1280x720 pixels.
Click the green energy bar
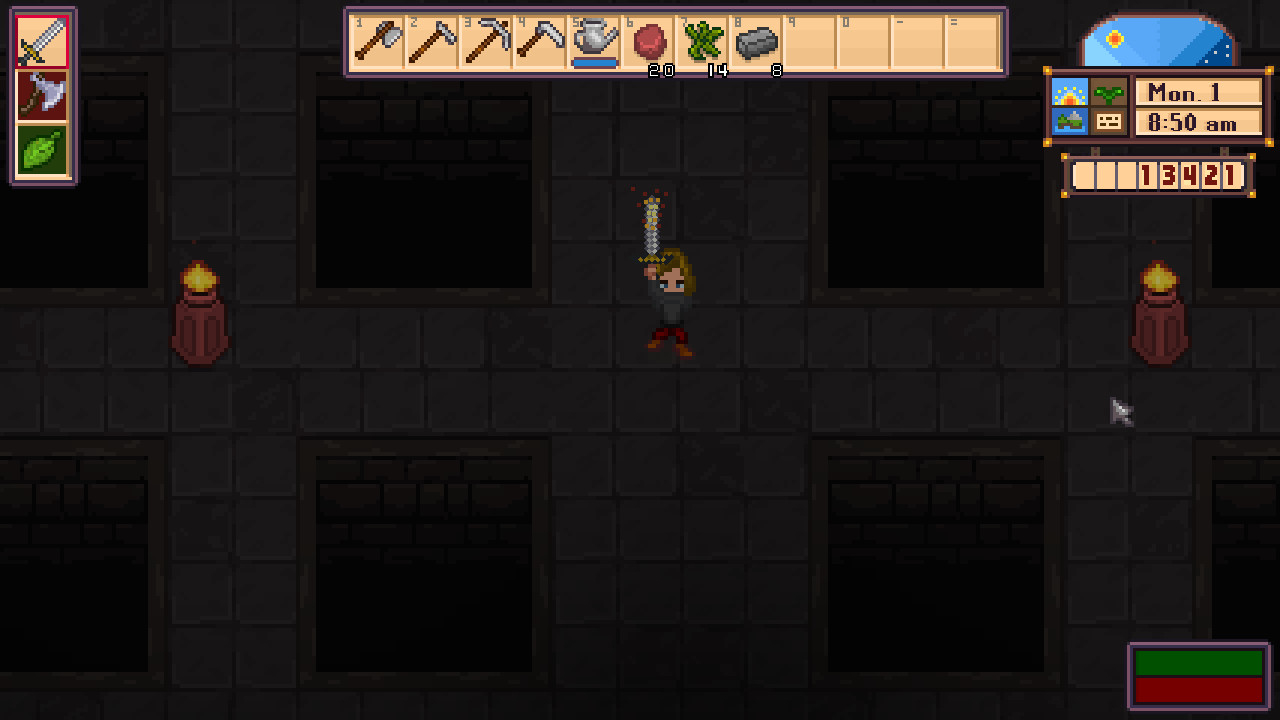pos(1198,662)
